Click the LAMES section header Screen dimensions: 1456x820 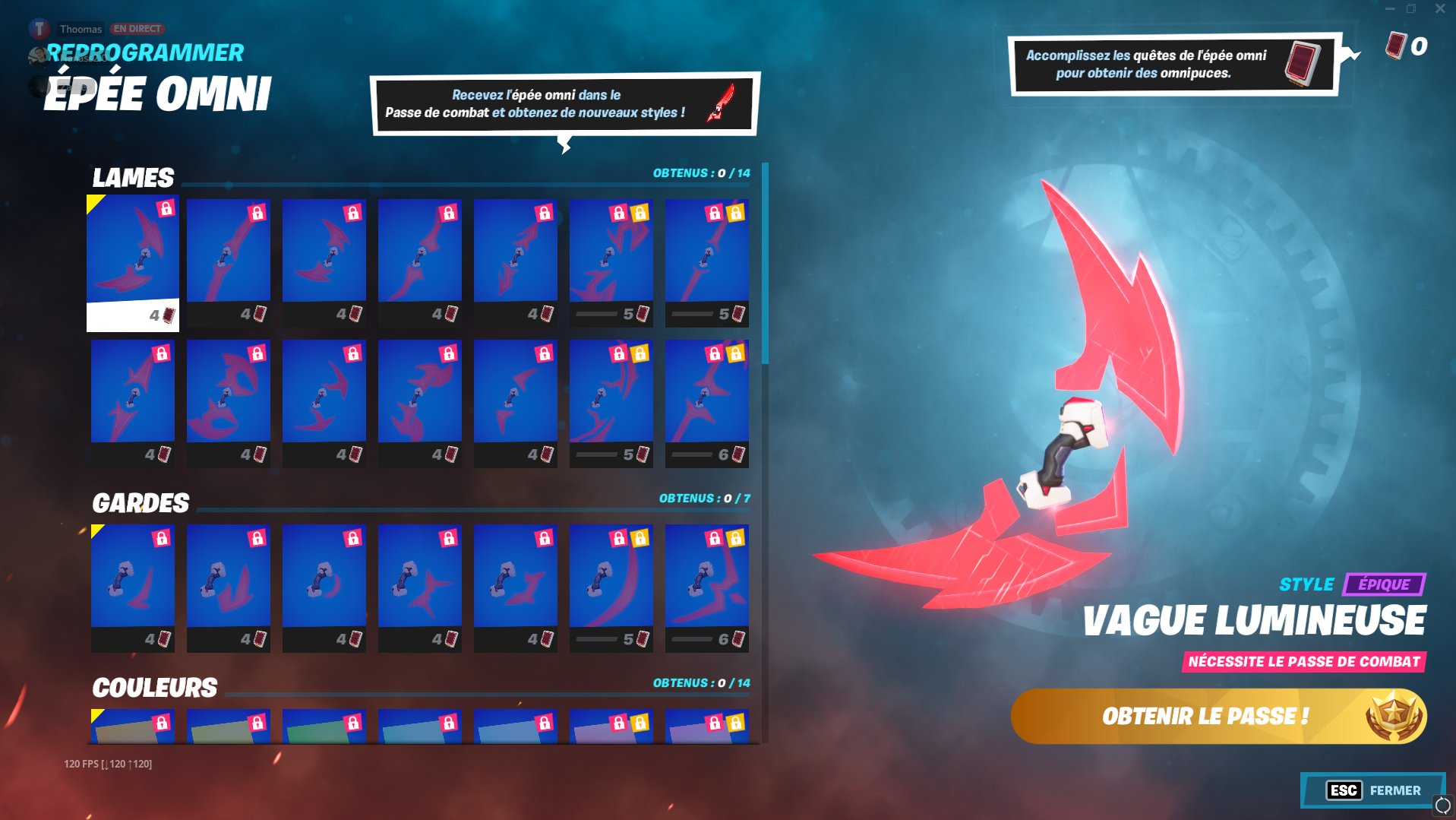point(133,178)
